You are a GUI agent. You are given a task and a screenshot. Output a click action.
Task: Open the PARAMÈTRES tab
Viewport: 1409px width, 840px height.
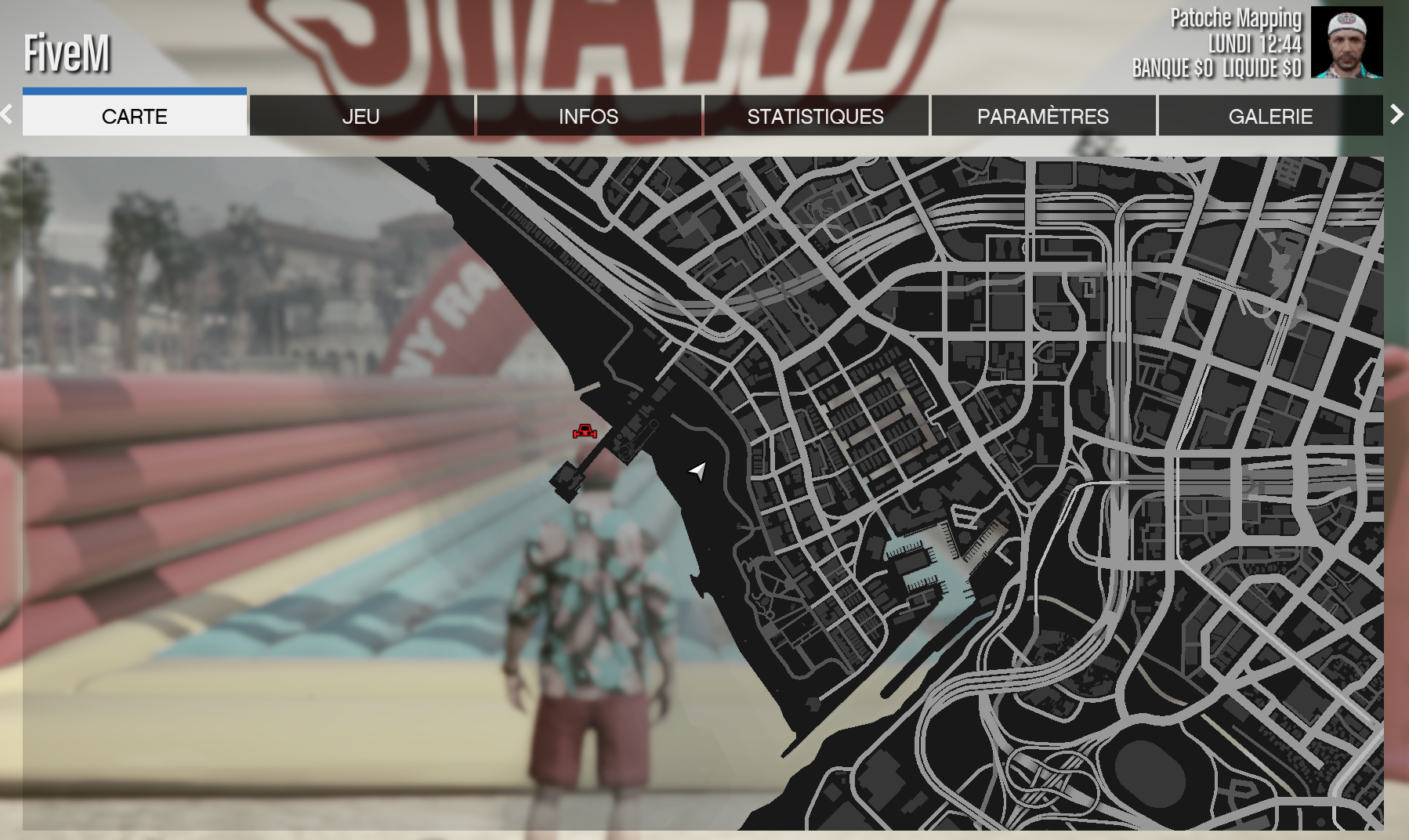pos(1042,116)
